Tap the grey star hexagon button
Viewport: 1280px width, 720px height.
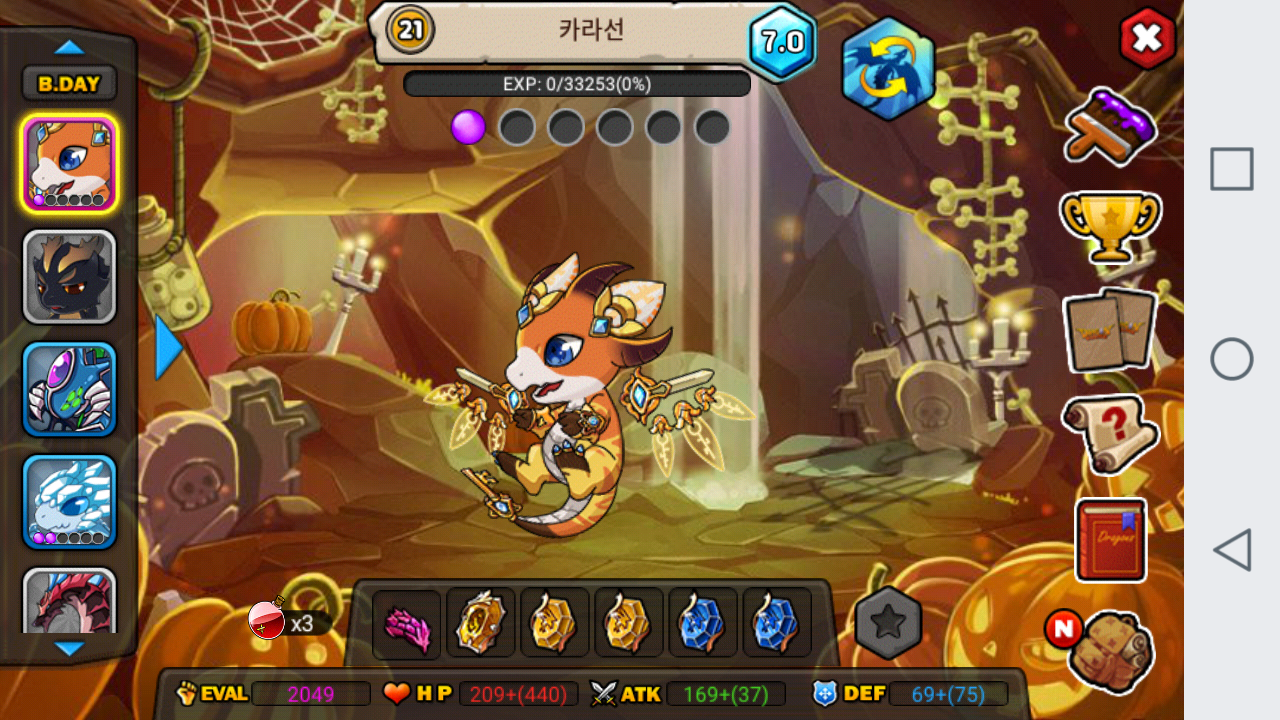click(888, 623)
